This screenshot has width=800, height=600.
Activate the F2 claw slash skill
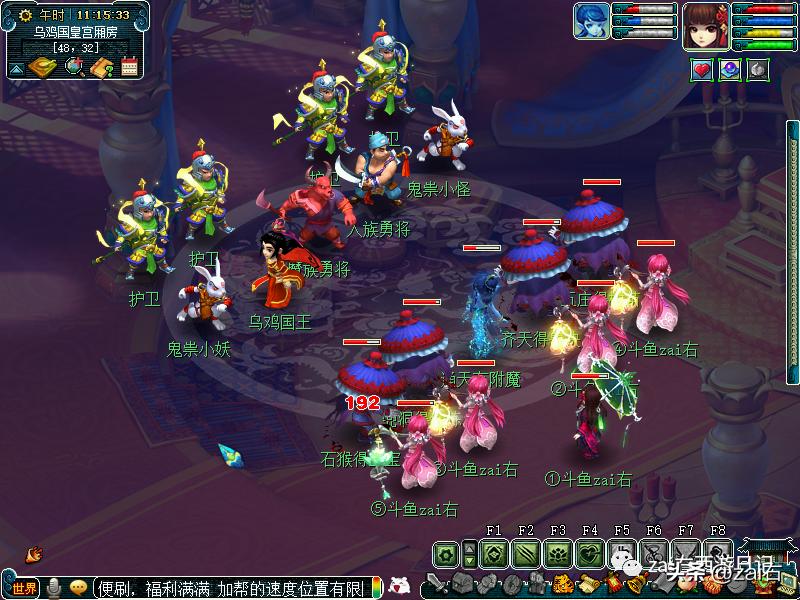pos(526,553)
